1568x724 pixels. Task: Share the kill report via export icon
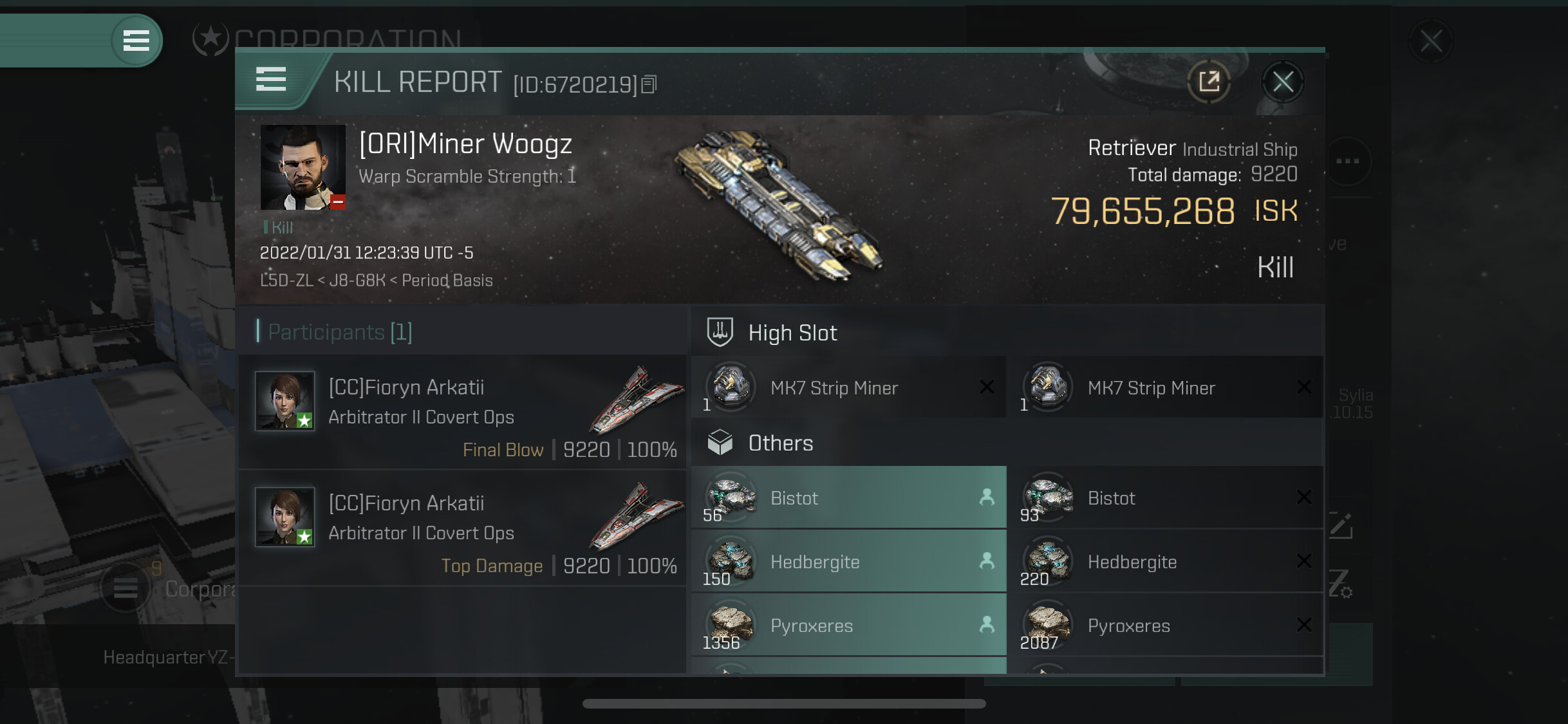point(1209,82)
